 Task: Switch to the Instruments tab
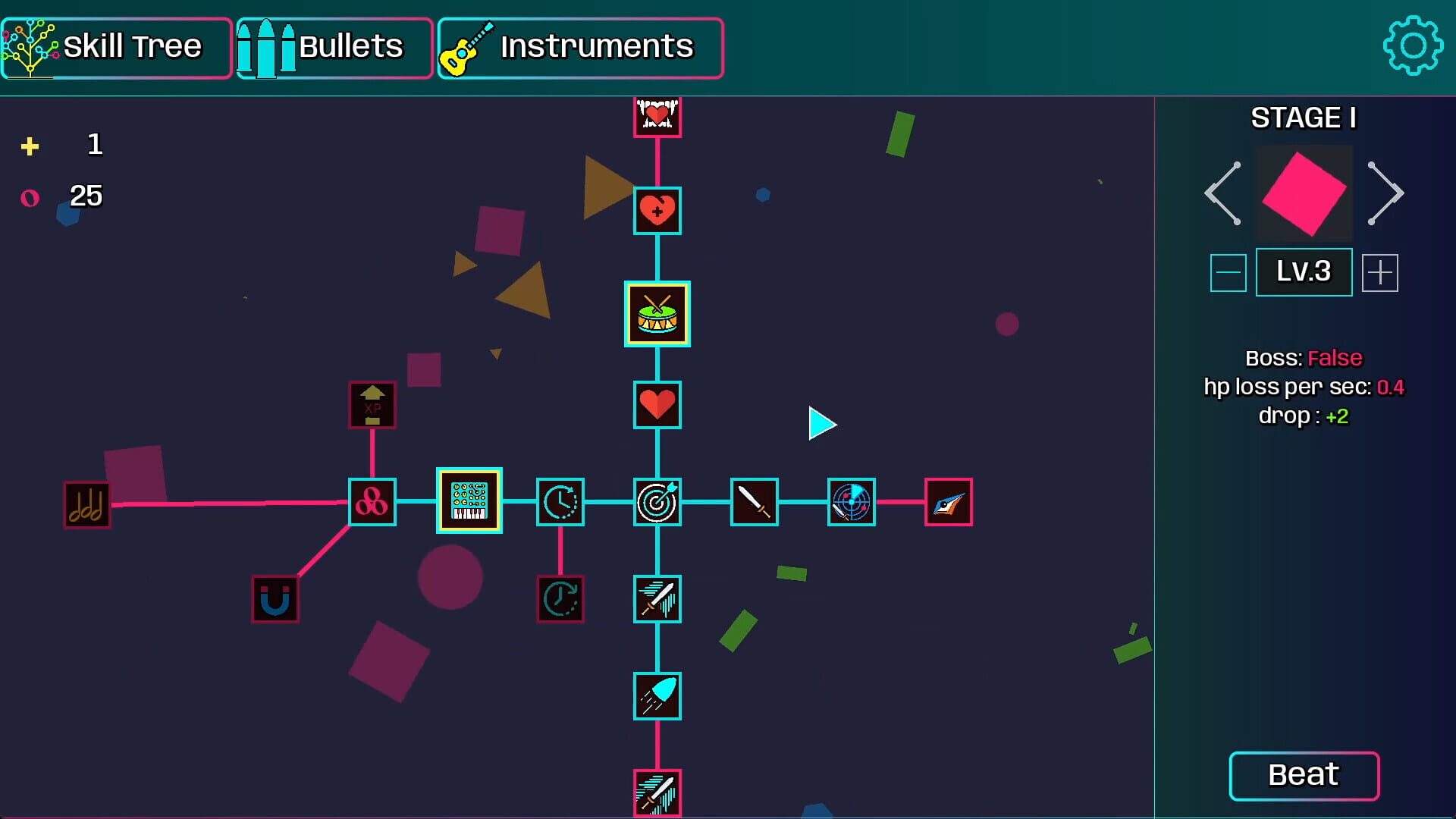click(580, 47)
